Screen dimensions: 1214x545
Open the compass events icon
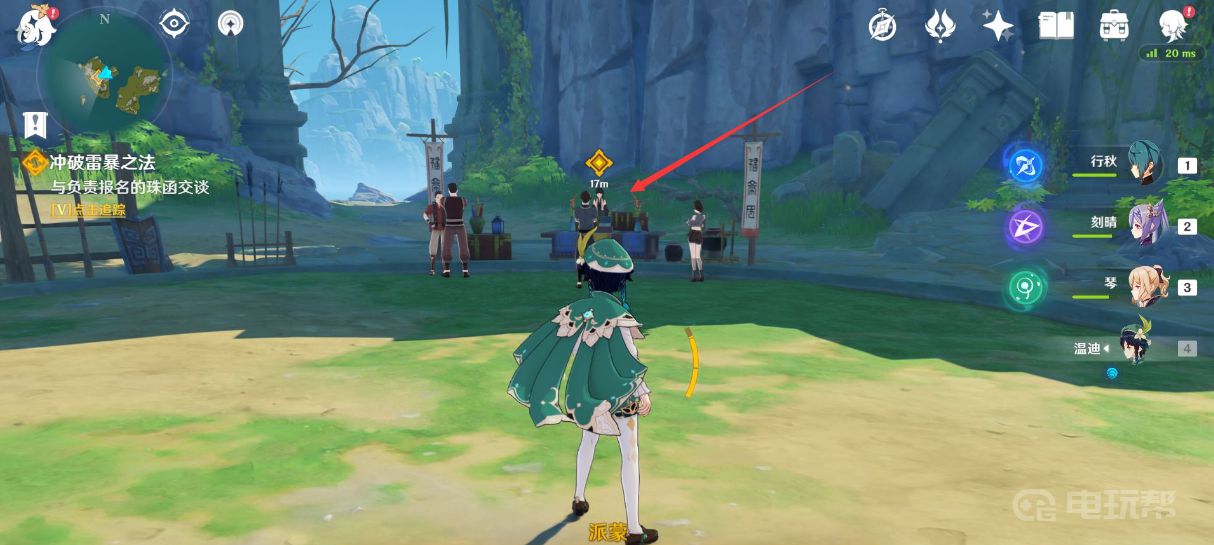pyautogui.click(x=882, y=25)
